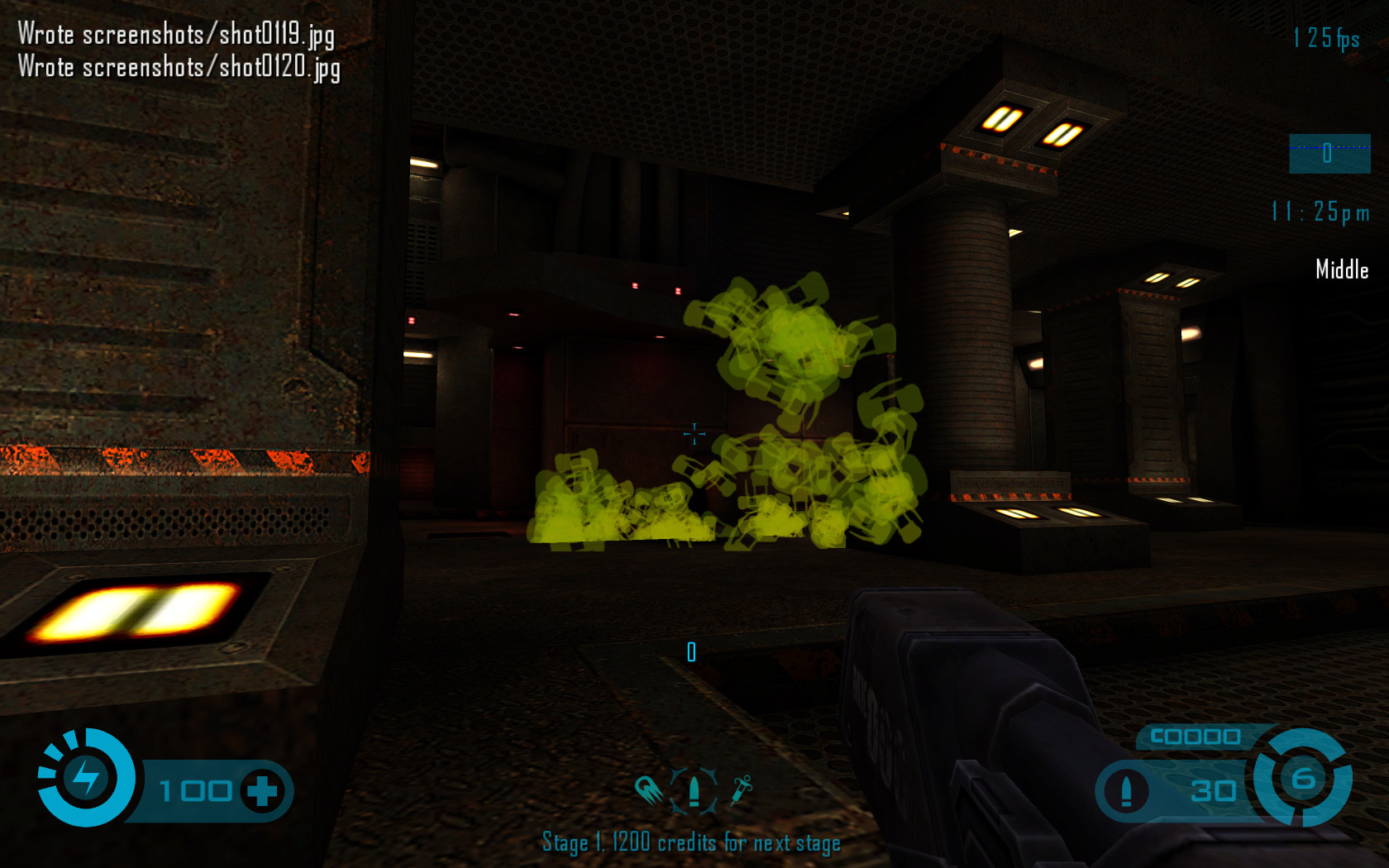
Task: Click the health cross icon
Action: 262,791
